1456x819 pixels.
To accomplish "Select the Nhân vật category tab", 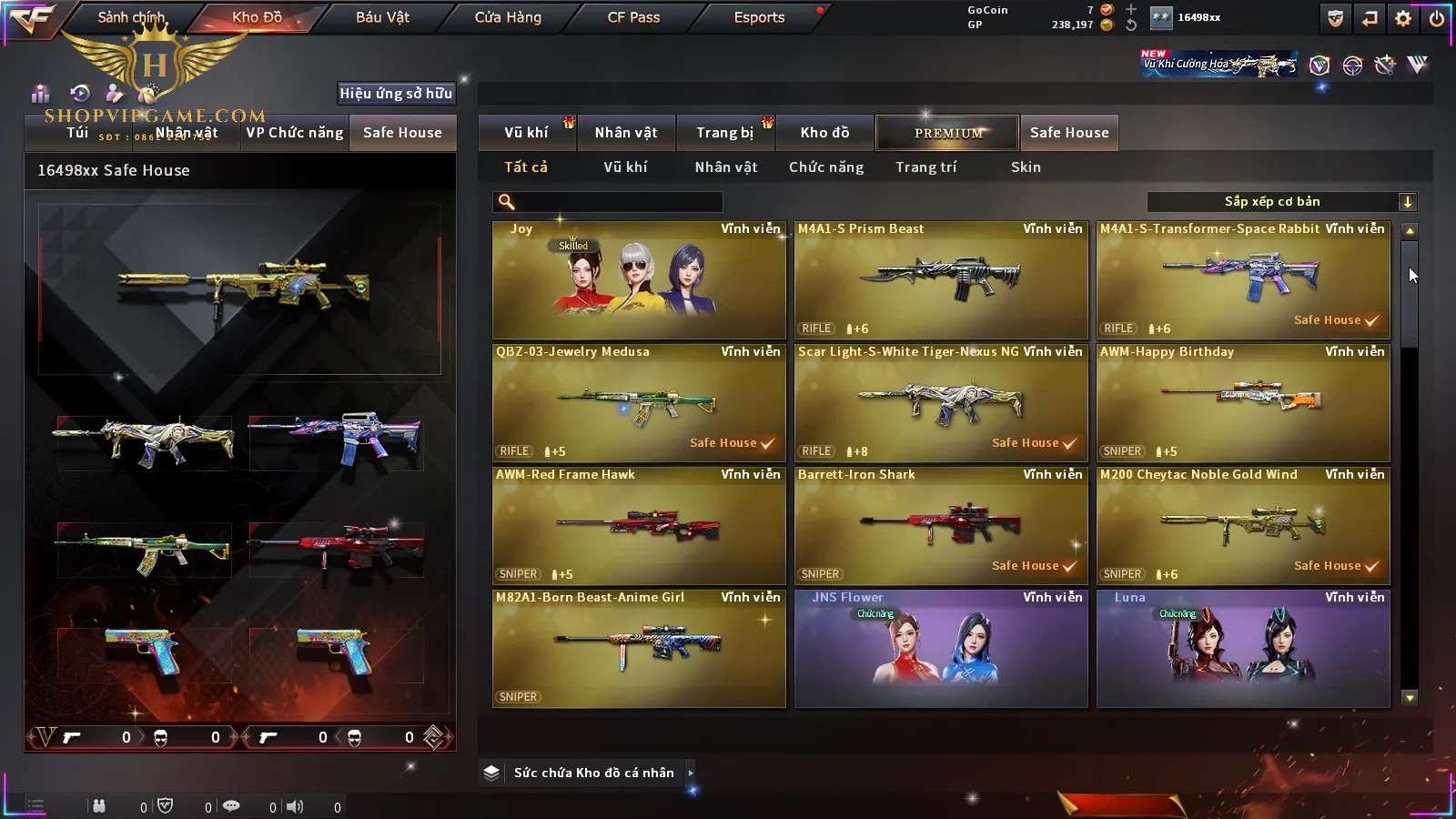I will point(626,133).
